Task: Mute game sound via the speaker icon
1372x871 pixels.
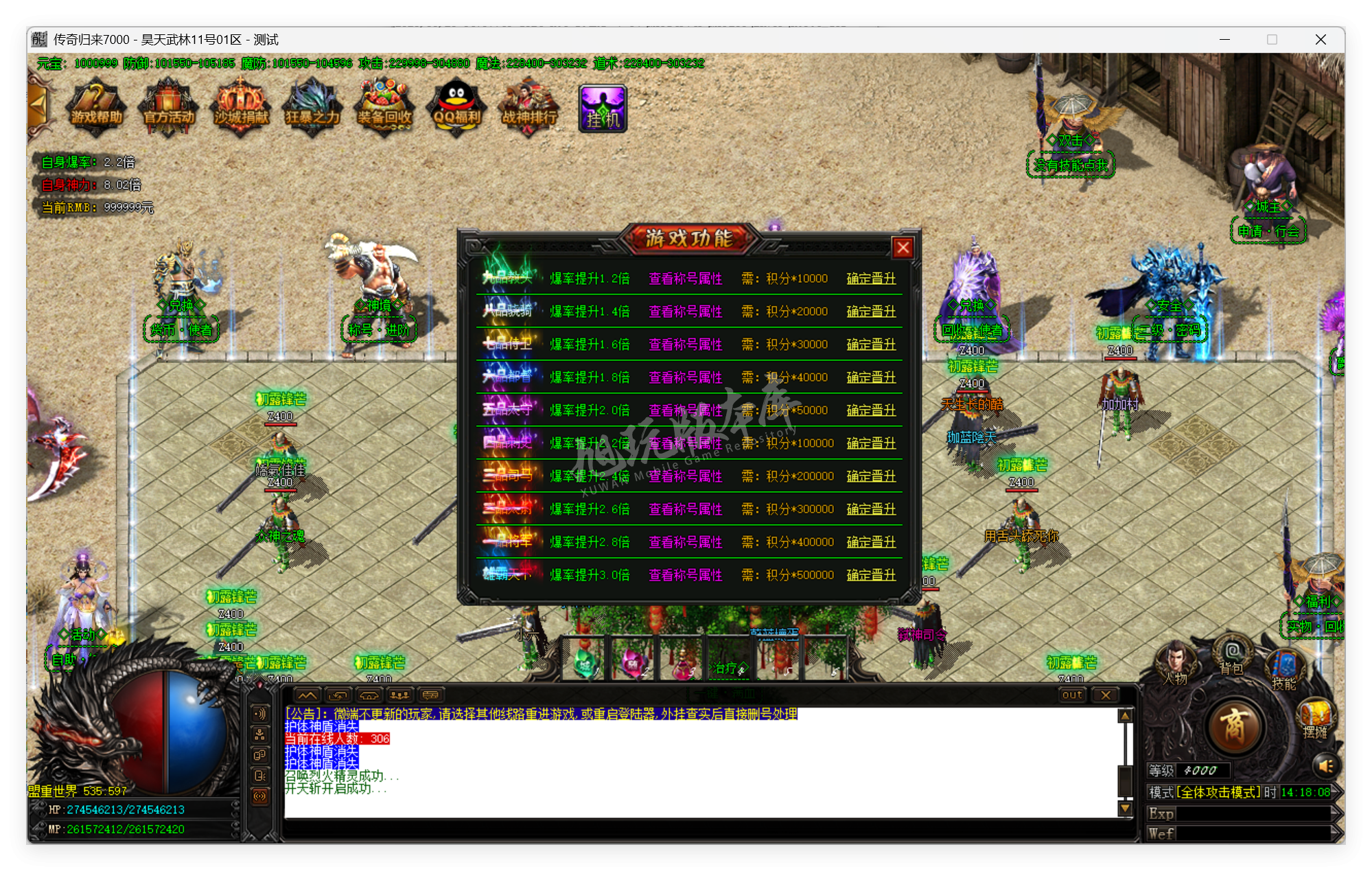Action: click(x=1325, y=765)
